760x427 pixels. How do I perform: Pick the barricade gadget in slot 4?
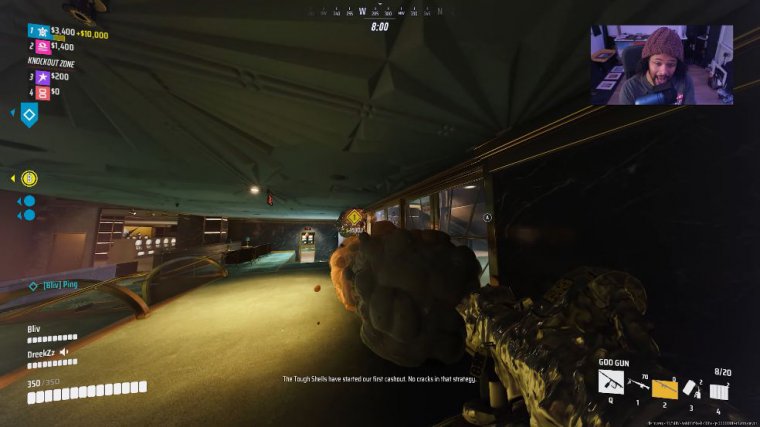718,389
